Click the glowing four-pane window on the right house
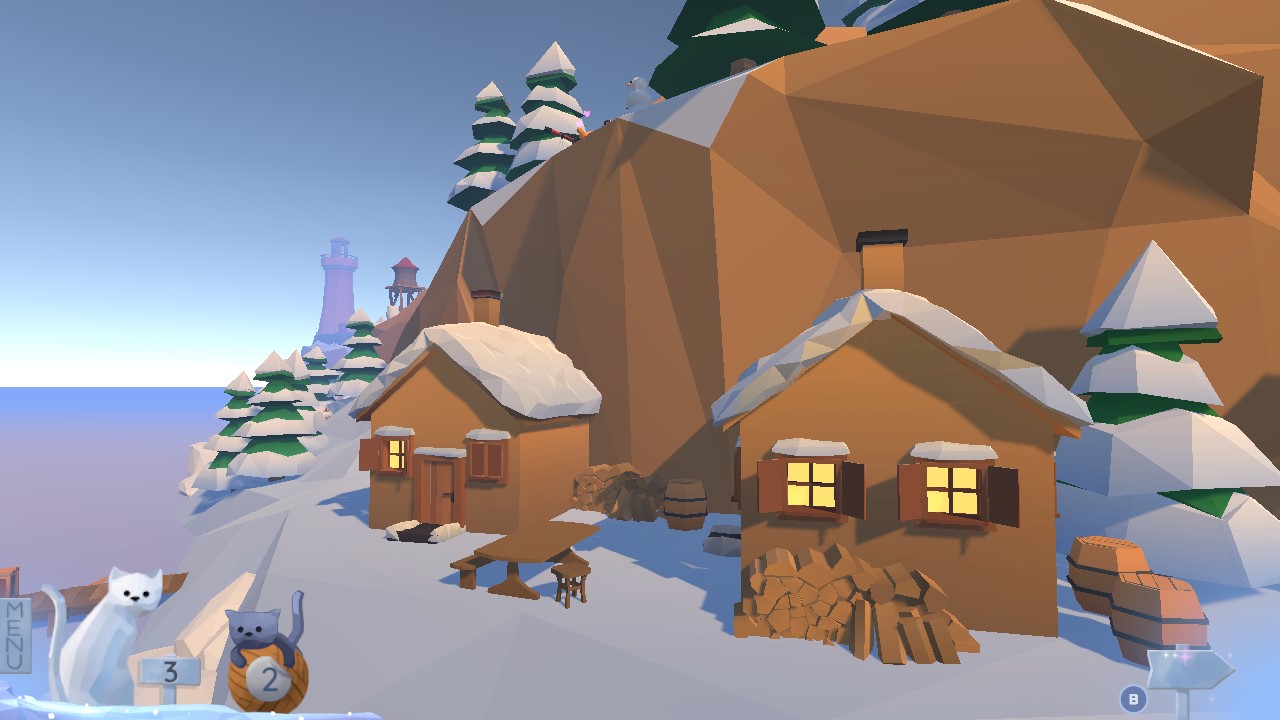This screenshot has width=1280, height=720. pyautogui.click(x=812, y=488)
